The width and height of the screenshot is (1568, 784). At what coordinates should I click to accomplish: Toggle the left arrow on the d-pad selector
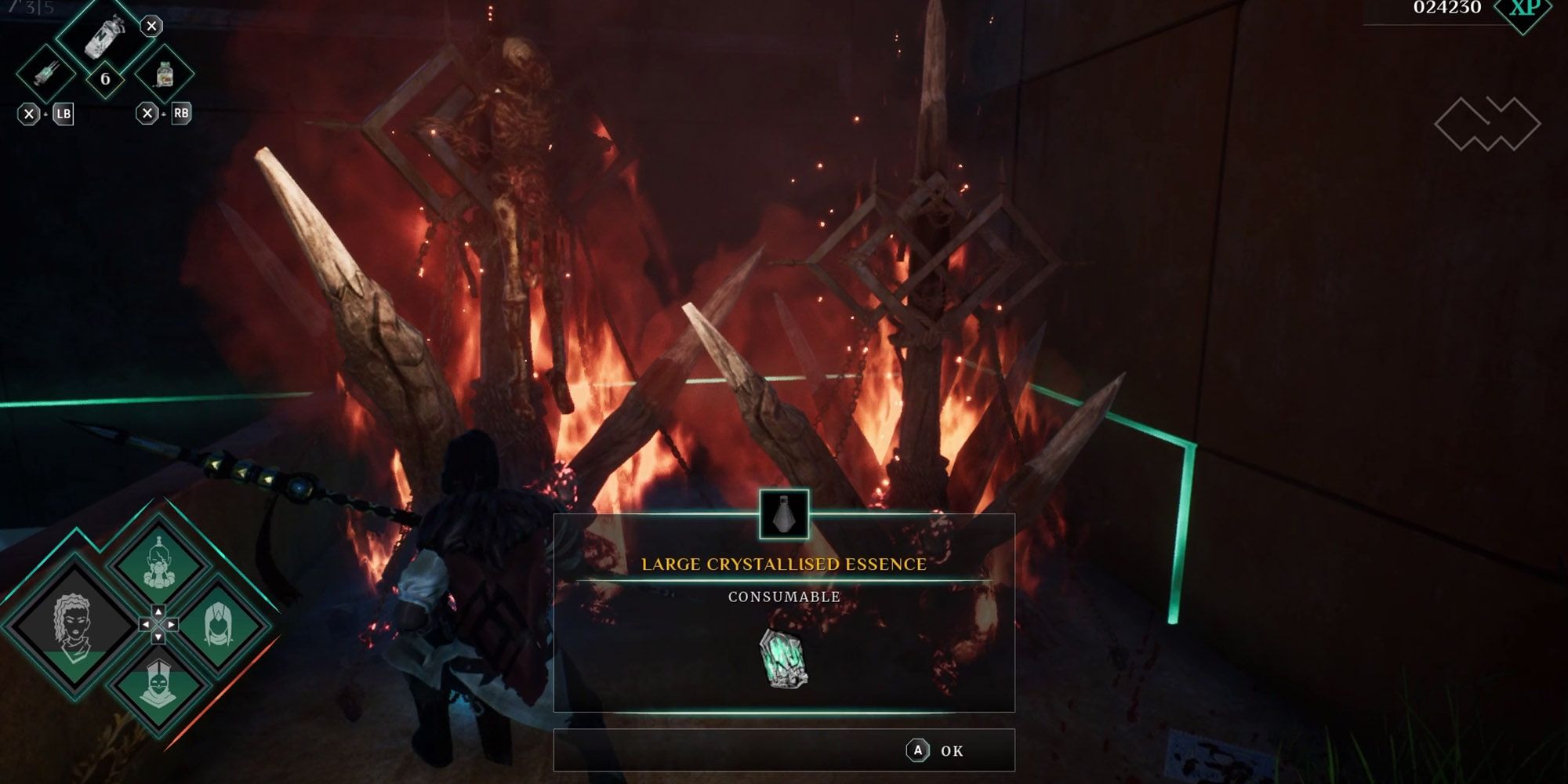tap(146, 625)
